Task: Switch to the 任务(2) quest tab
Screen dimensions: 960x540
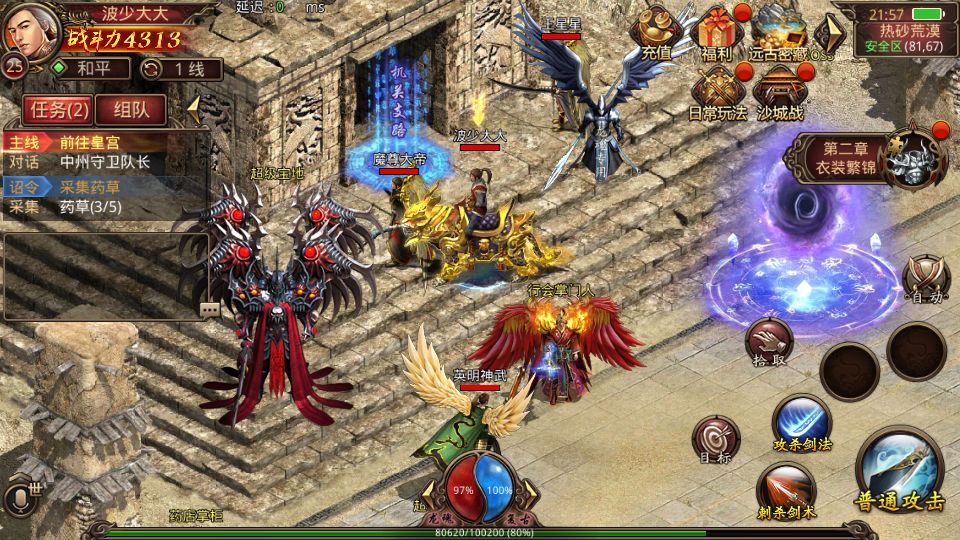Action: (58, 109)
